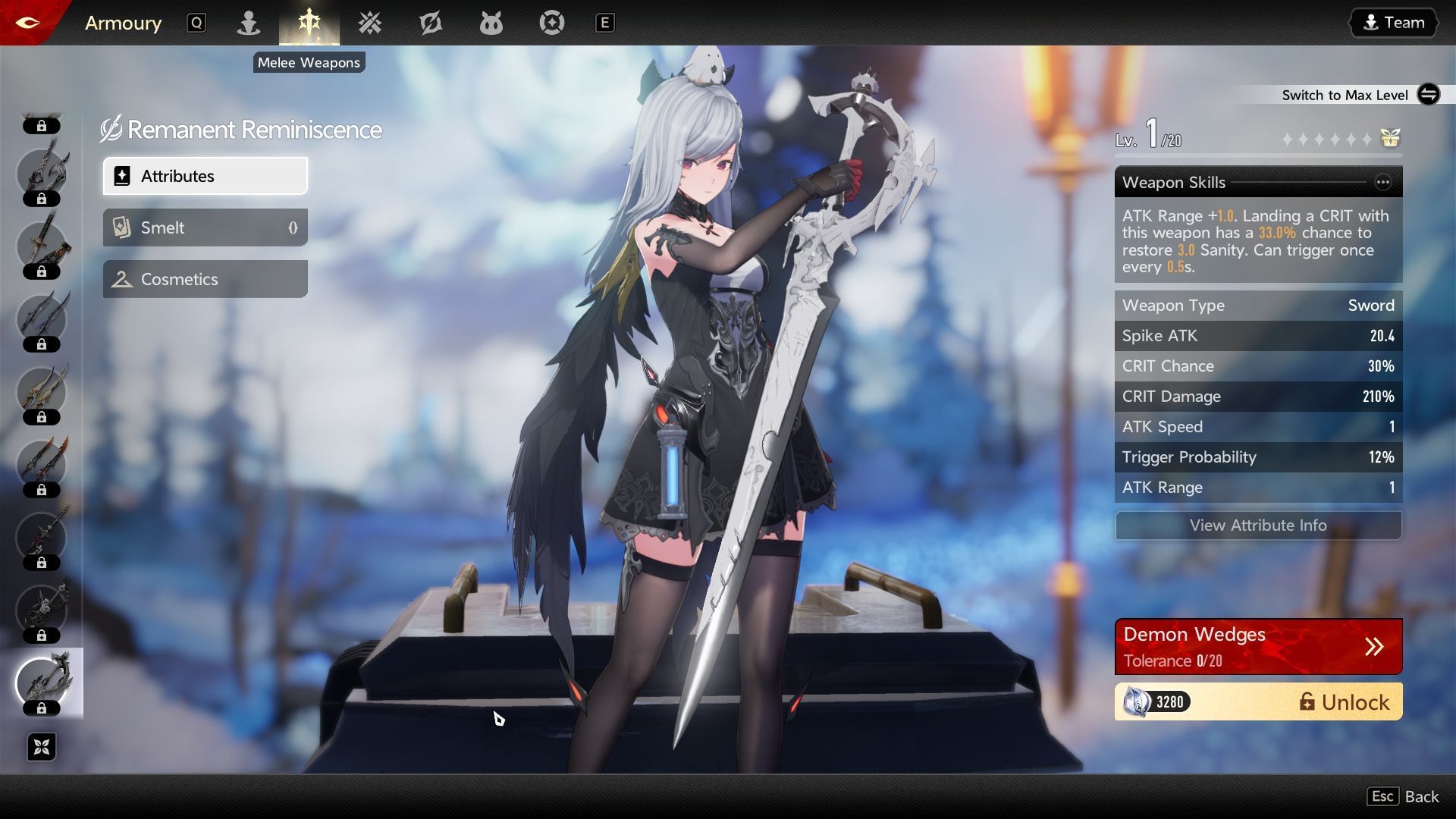Click the gift box icon beside the stars

click(x=1390, y=138)
